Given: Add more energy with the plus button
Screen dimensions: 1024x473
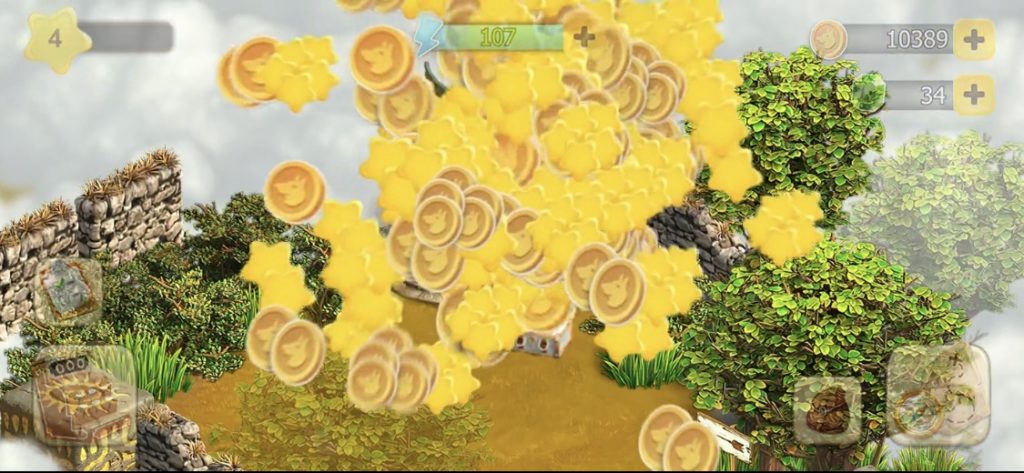Looking at the screenshot, I should (x=584, y=38).
